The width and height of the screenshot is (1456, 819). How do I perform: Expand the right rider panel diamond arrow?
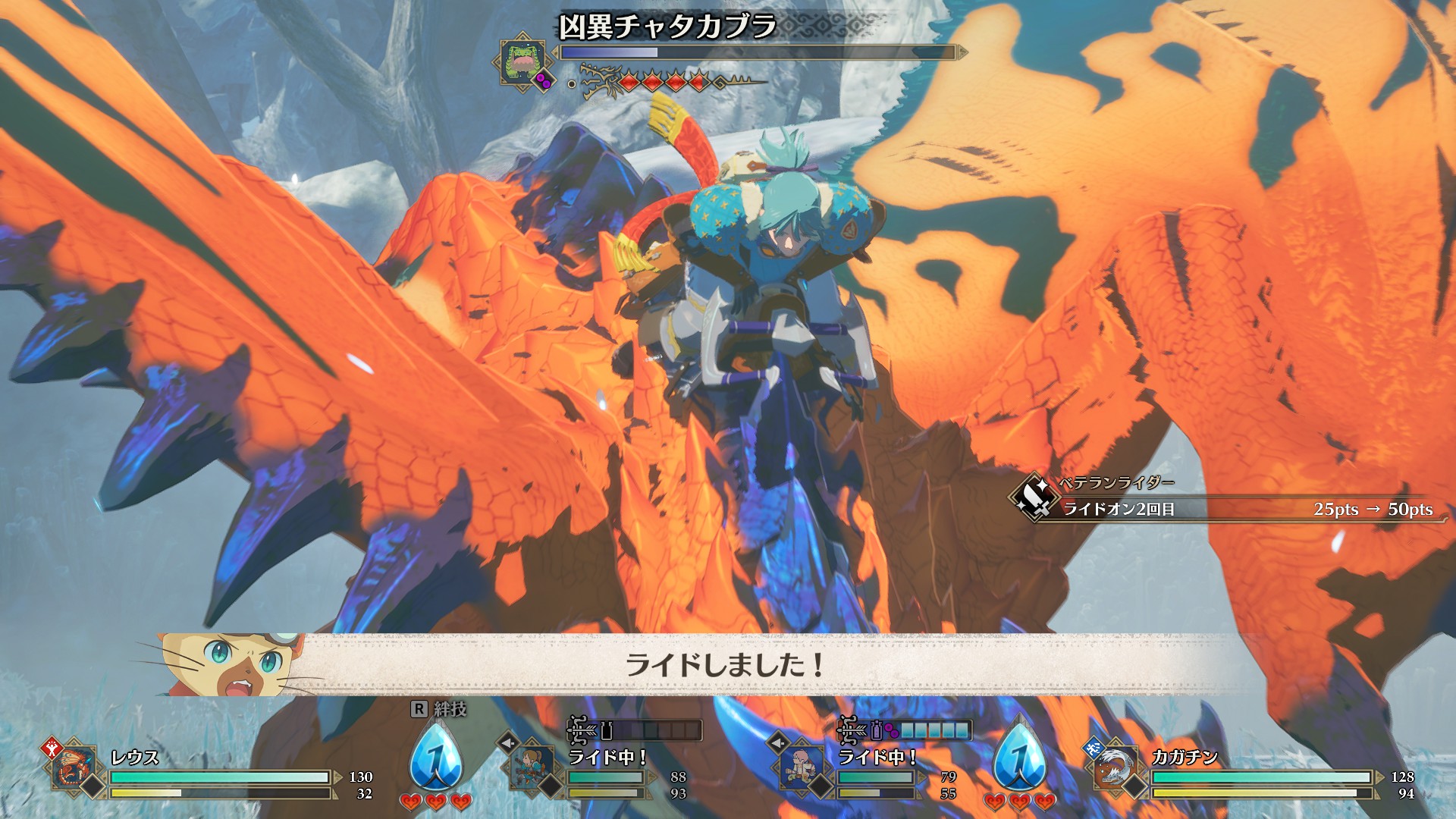click(x=779, y=741)
